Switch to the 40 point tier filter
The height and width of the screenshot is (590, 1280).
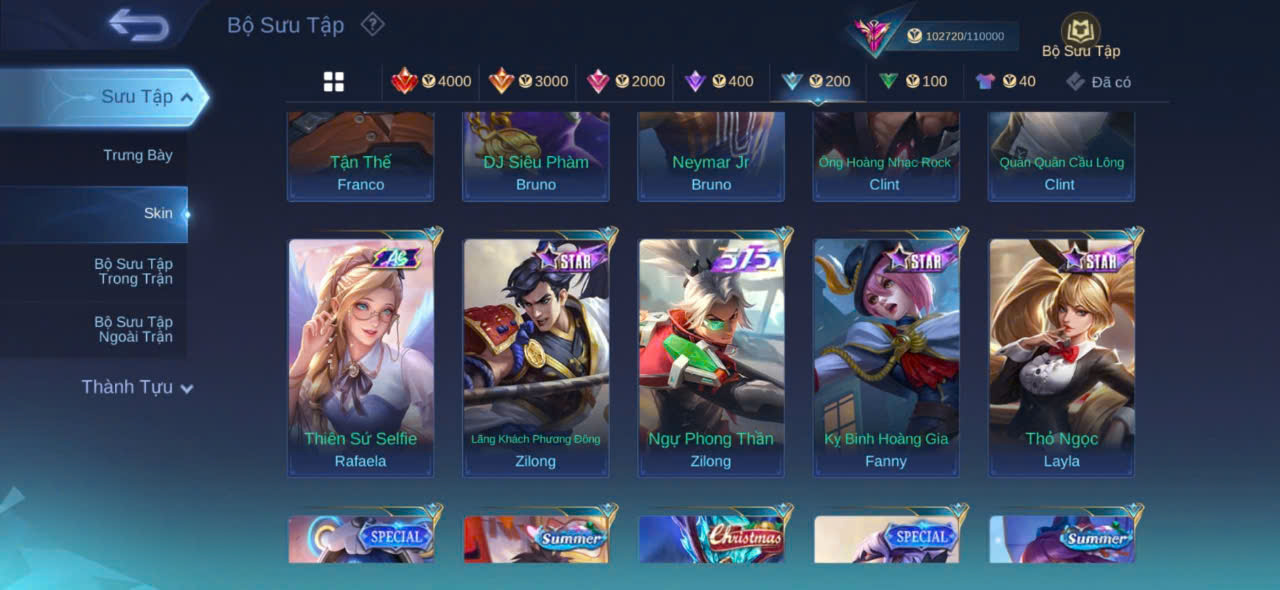pyautogui.click(x=1006, y=82)
